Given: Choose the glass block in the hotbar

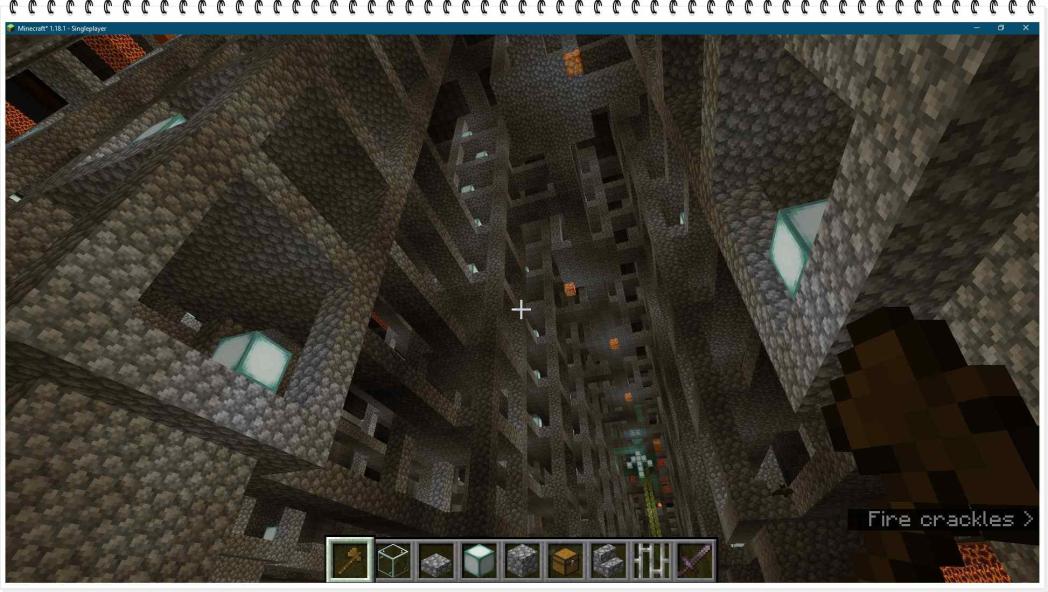Looking at the screenshot, I should point(393,560).
